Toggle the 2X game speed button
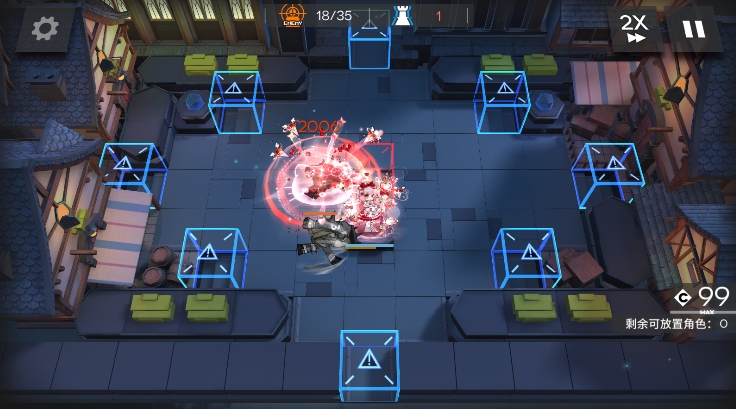 coord(632,29)
